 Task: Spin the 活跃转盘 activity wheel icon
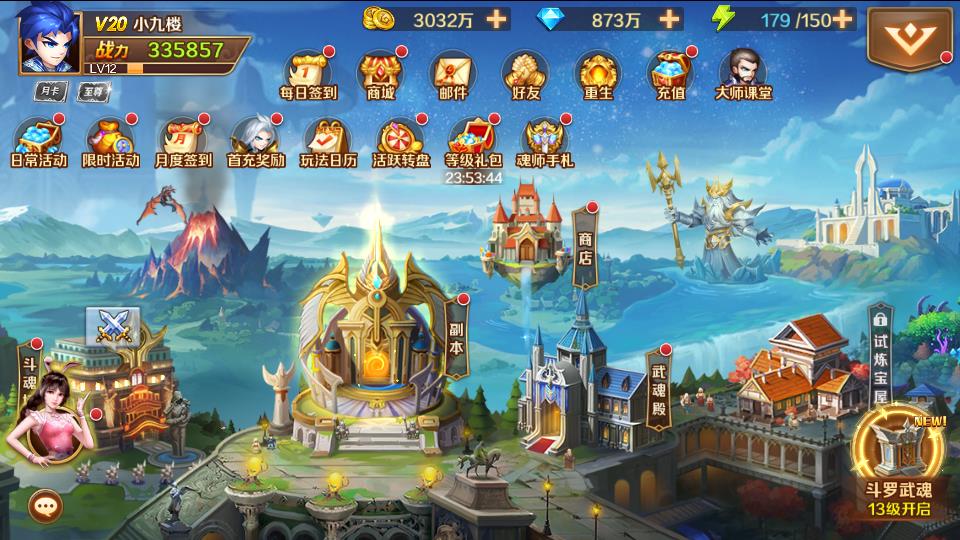[400, 140]
